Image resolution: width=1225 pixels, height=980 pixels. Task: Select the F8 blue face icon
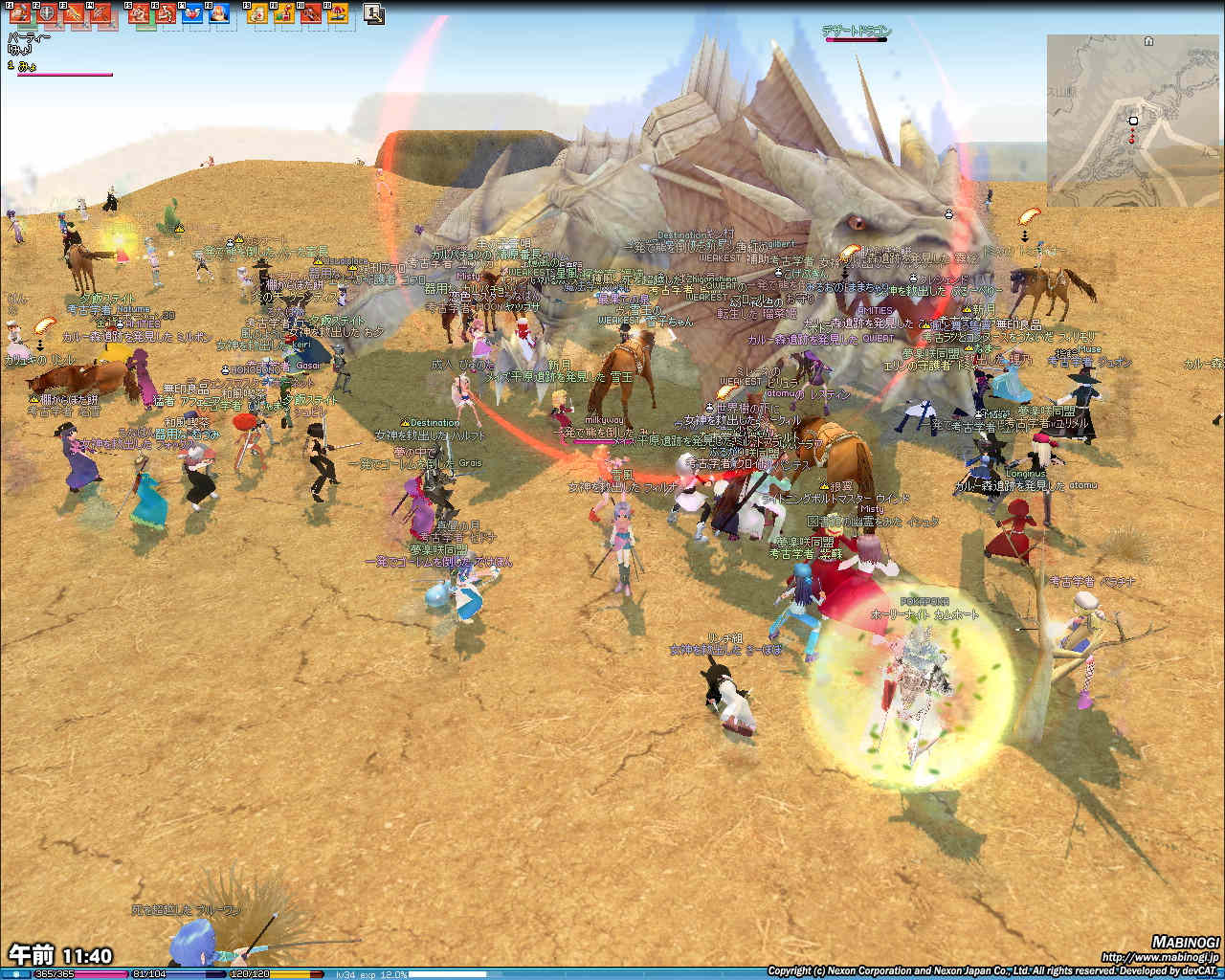pos(219,13)
